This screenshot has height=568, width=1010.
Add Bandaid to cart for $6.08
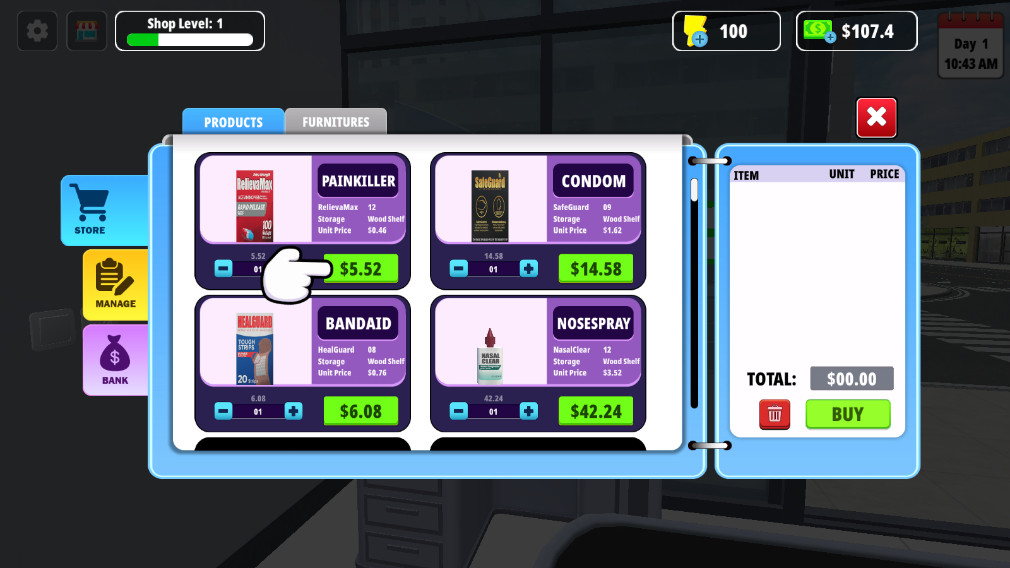click(360, 411)
